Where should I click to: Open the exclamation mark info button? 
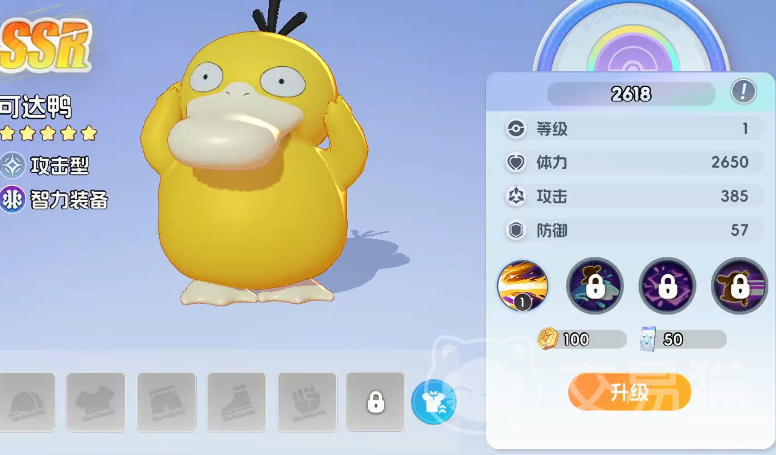[743, 92]
